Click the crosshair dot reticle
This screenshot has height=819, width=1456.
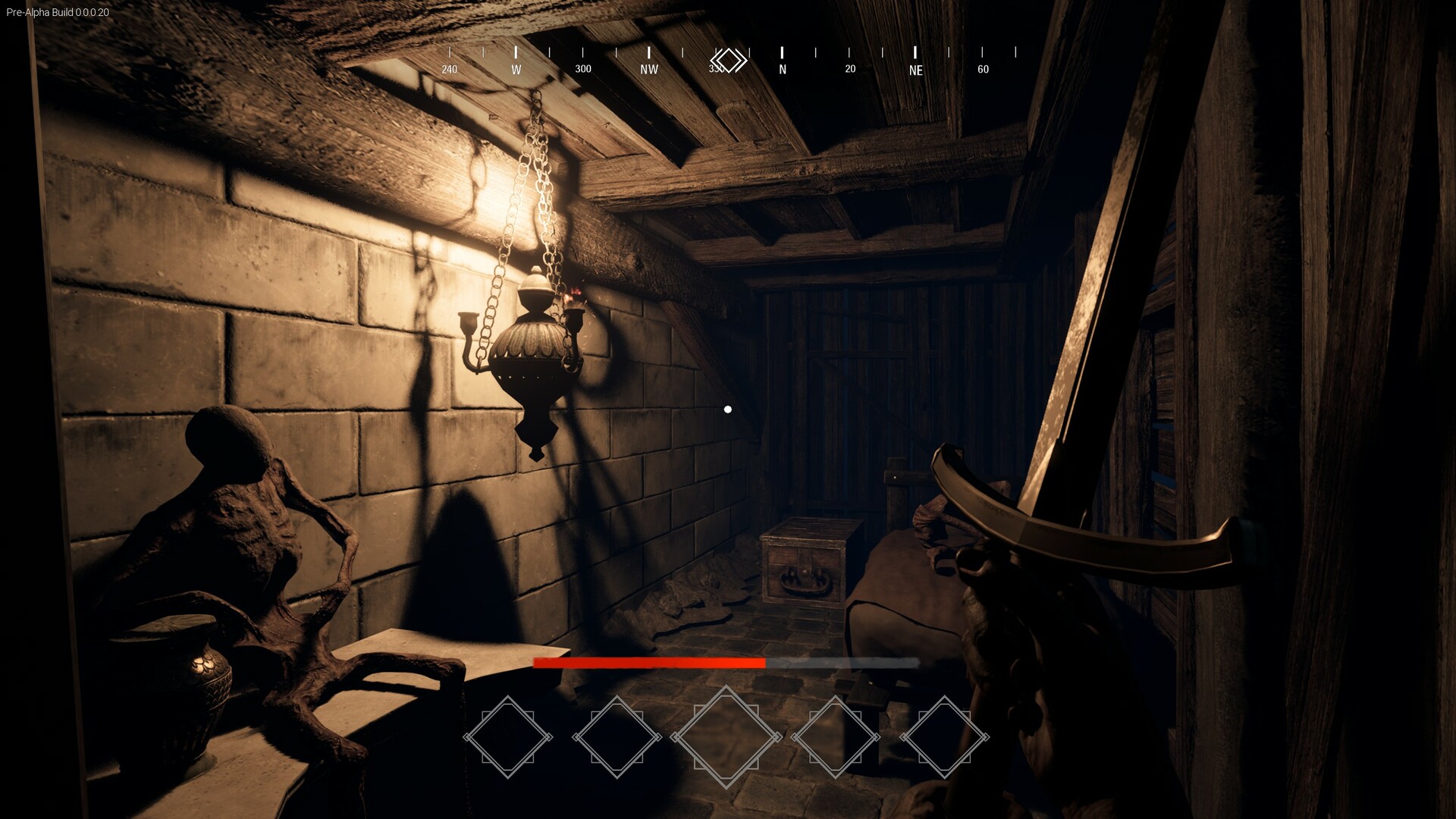[x=729, y=409]
